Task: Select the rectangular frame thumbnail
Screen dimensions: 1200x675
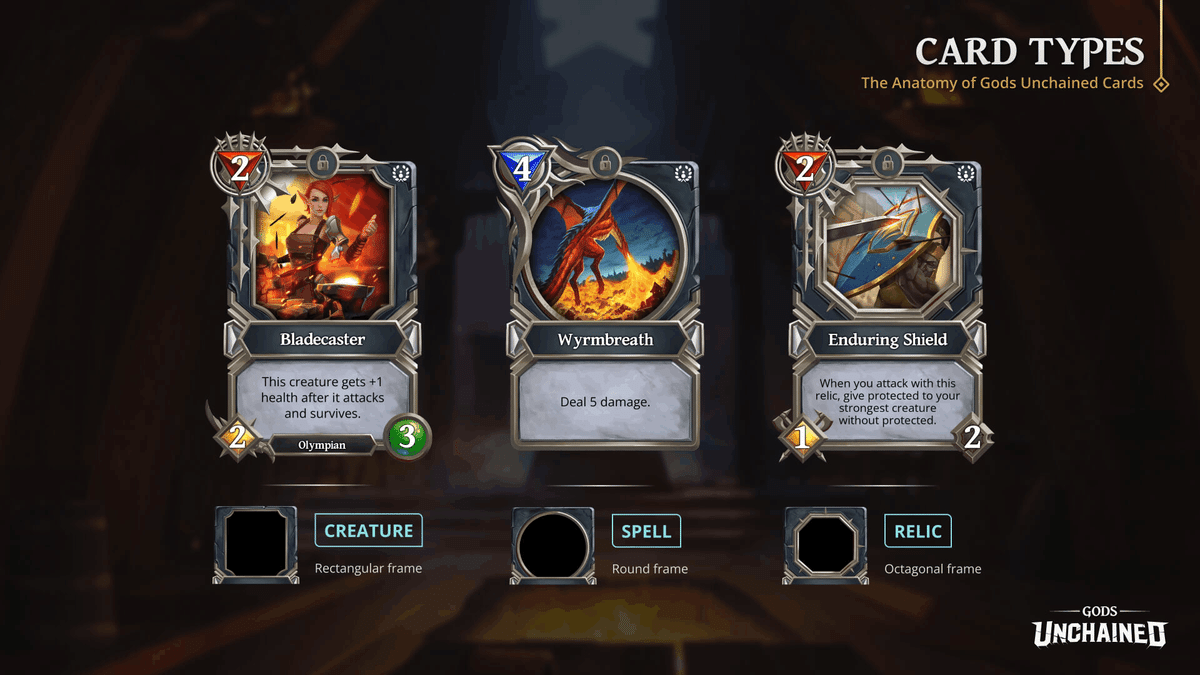Action: tap(256, 544)
